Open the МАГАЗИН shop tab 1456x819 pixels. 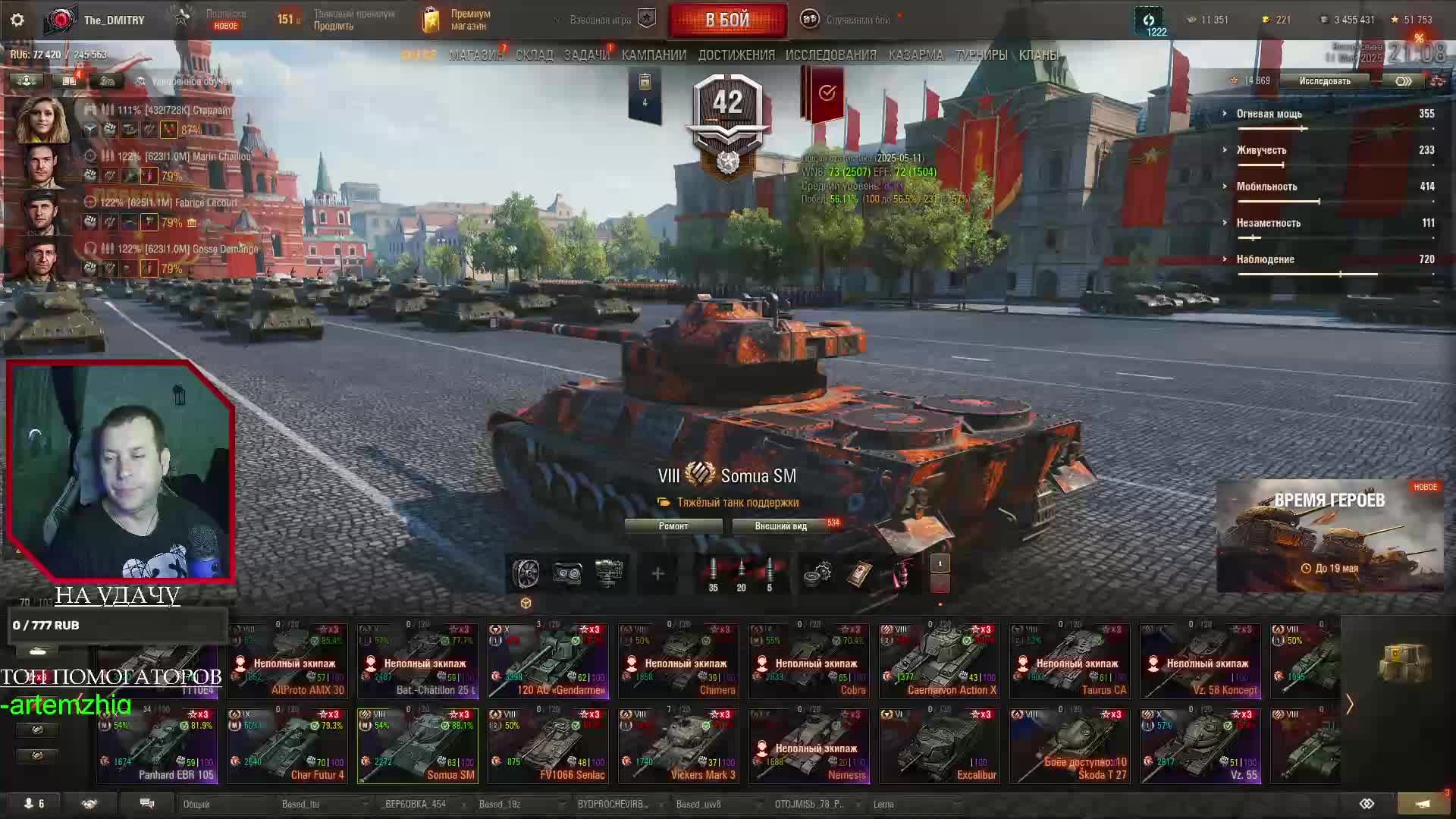[x=475, y=55]
